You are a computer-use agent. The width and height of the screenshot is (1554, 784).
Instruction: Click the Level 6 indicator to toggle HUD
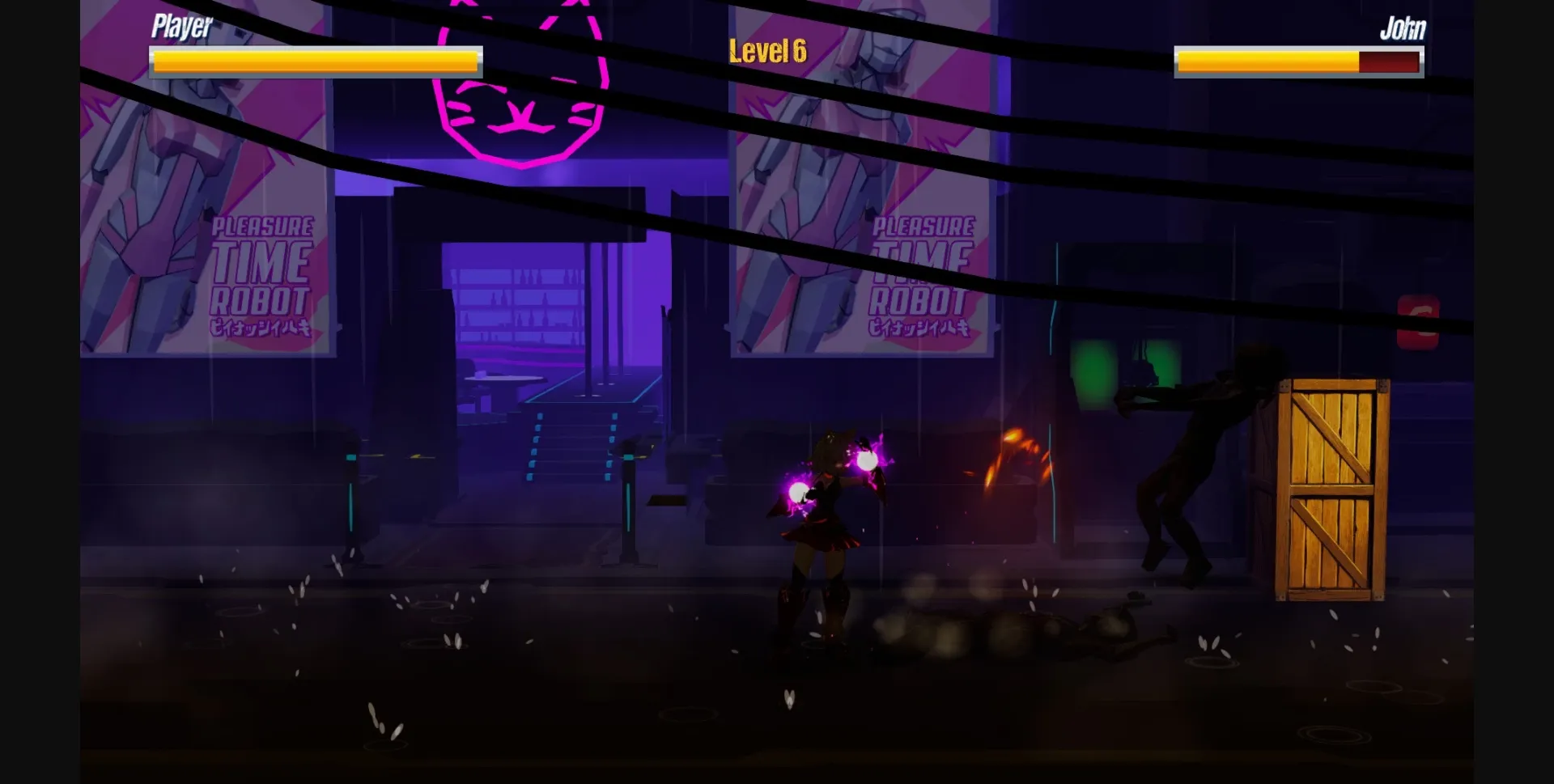point(766,51)
